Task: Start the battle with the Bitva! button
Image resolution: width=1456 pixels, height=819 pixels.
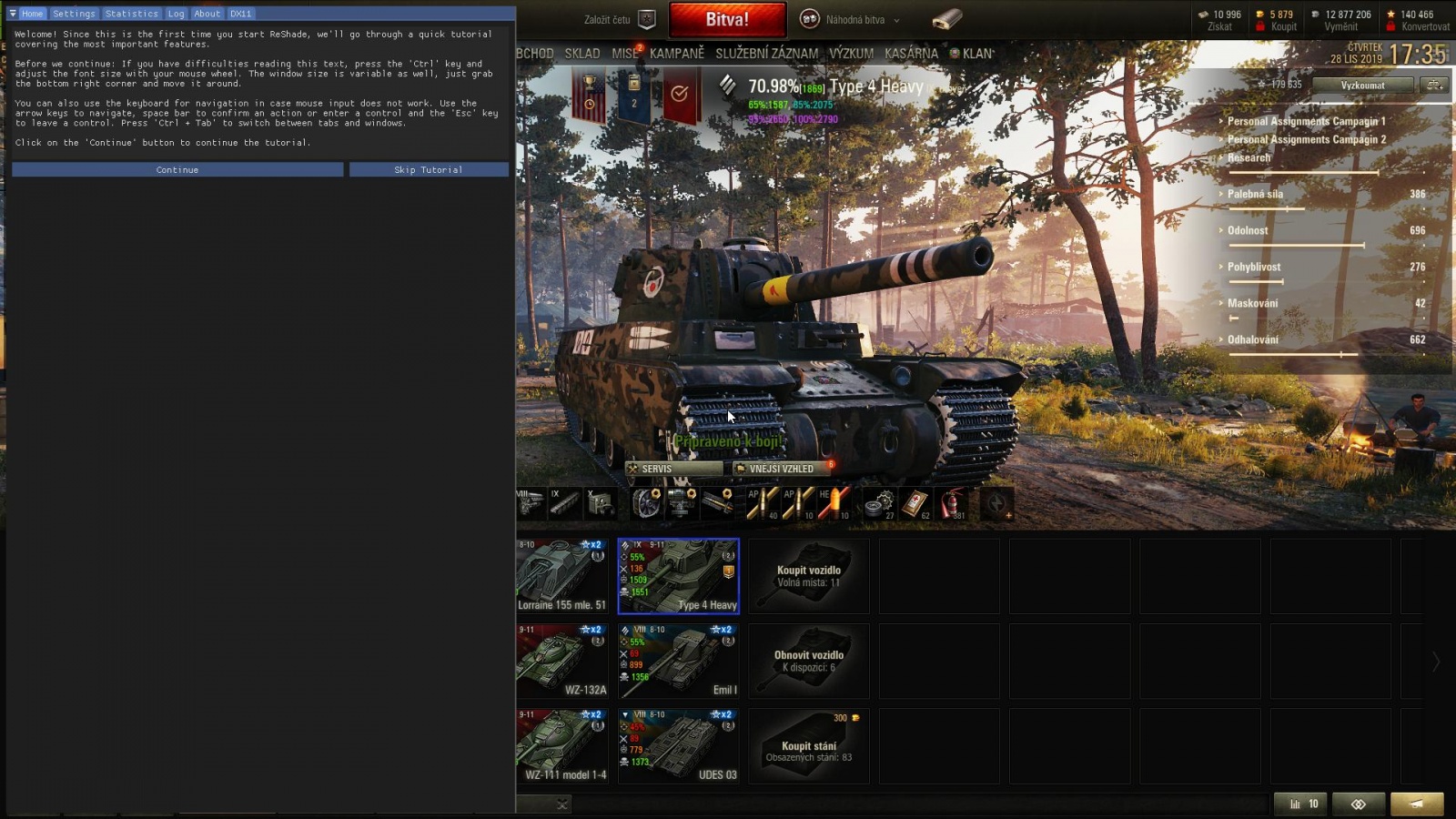Action: point(727,19)
